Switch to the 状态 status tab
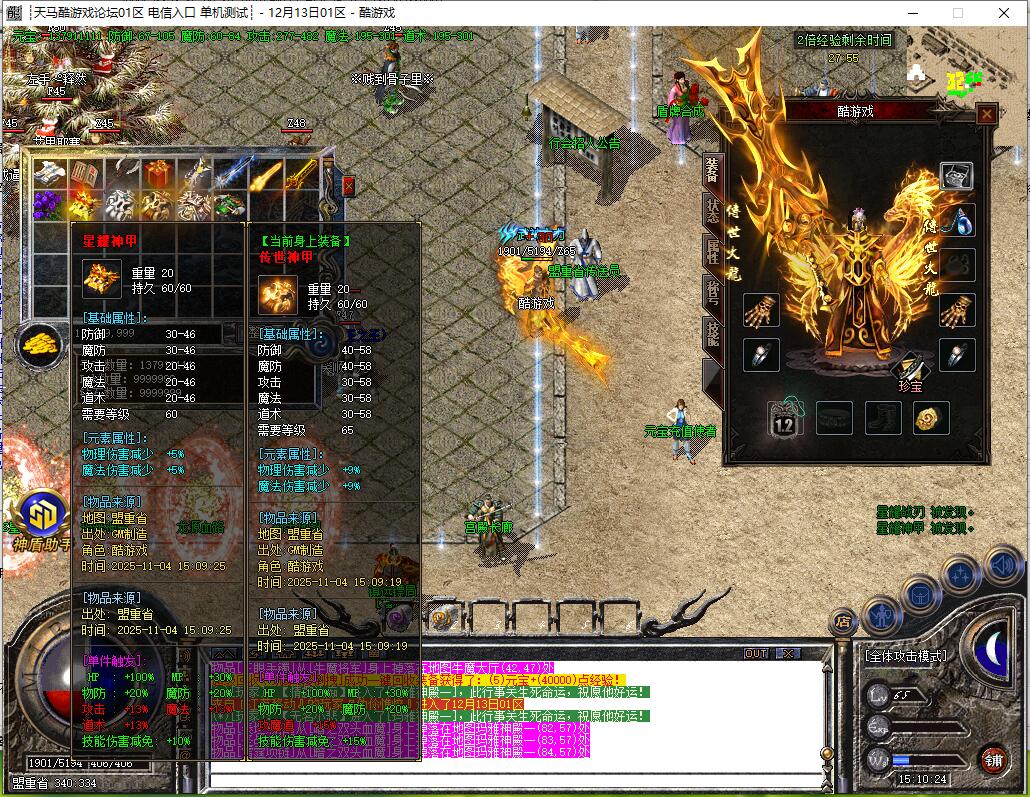 [712, 210]
